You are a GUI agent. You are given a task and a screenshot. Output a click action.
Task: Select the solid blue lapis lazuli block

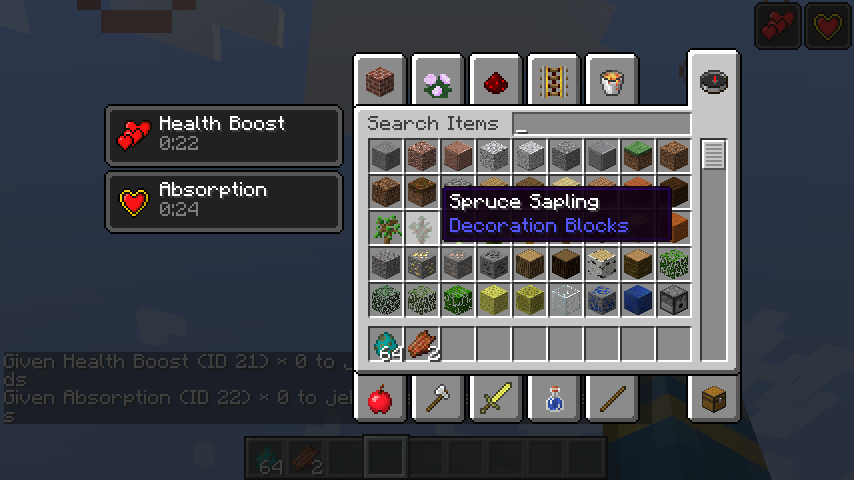(x=636, y=299)
